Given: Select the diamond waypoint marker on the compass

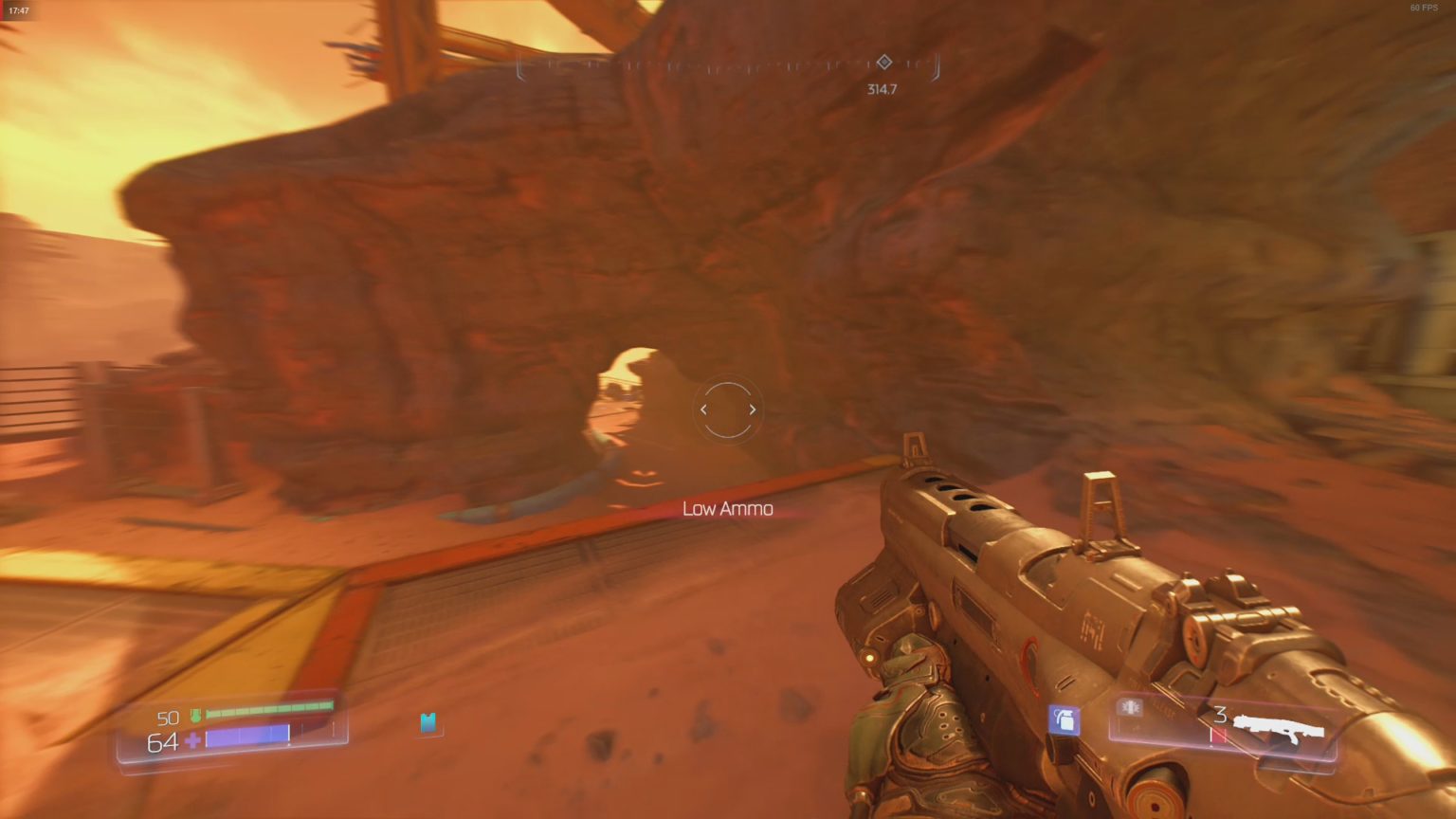Looking at the screenshot, I should point(883,63).
